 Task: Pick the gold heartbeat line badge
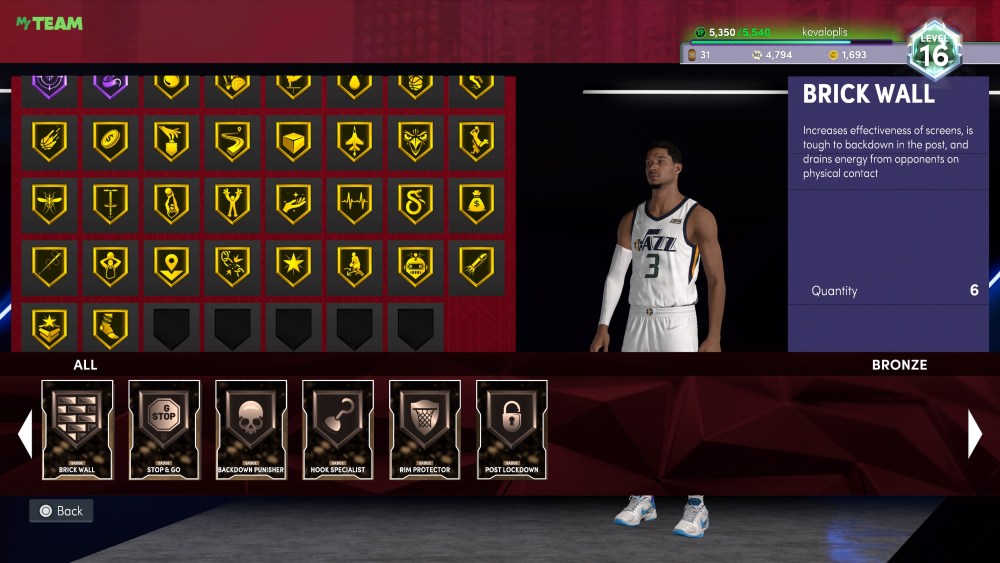(x=354, y=203)
